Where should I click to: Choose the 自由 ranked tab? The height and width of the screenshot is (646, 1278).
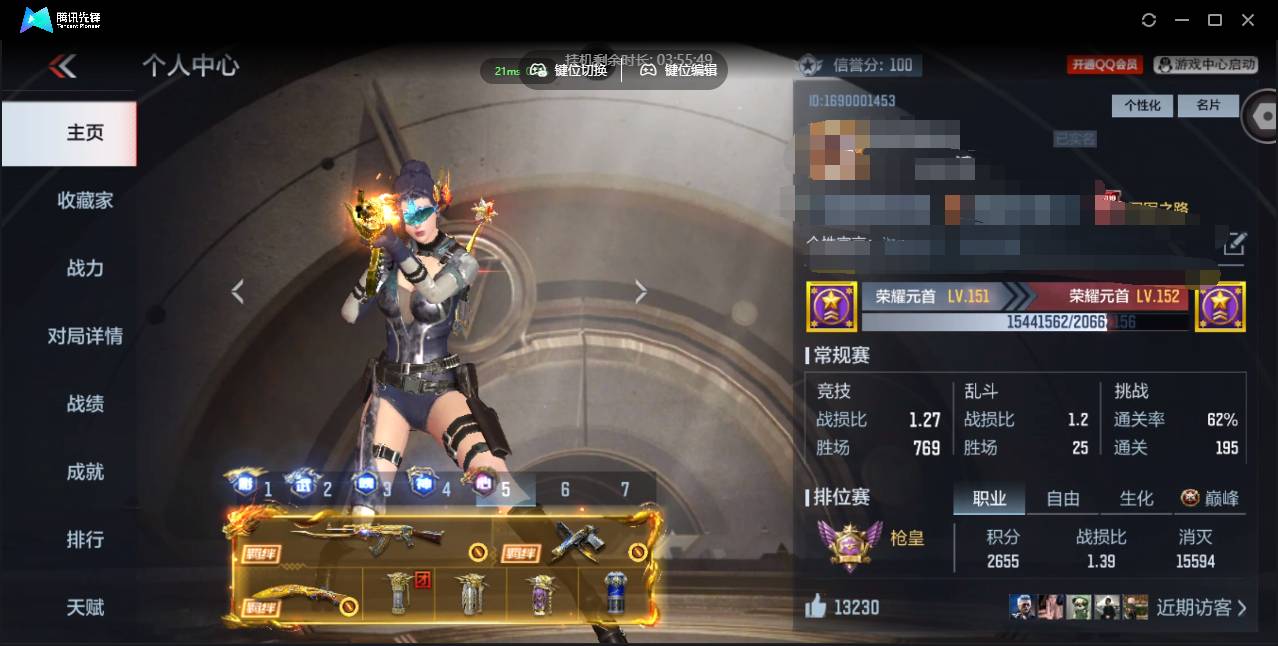(1063, 498)
